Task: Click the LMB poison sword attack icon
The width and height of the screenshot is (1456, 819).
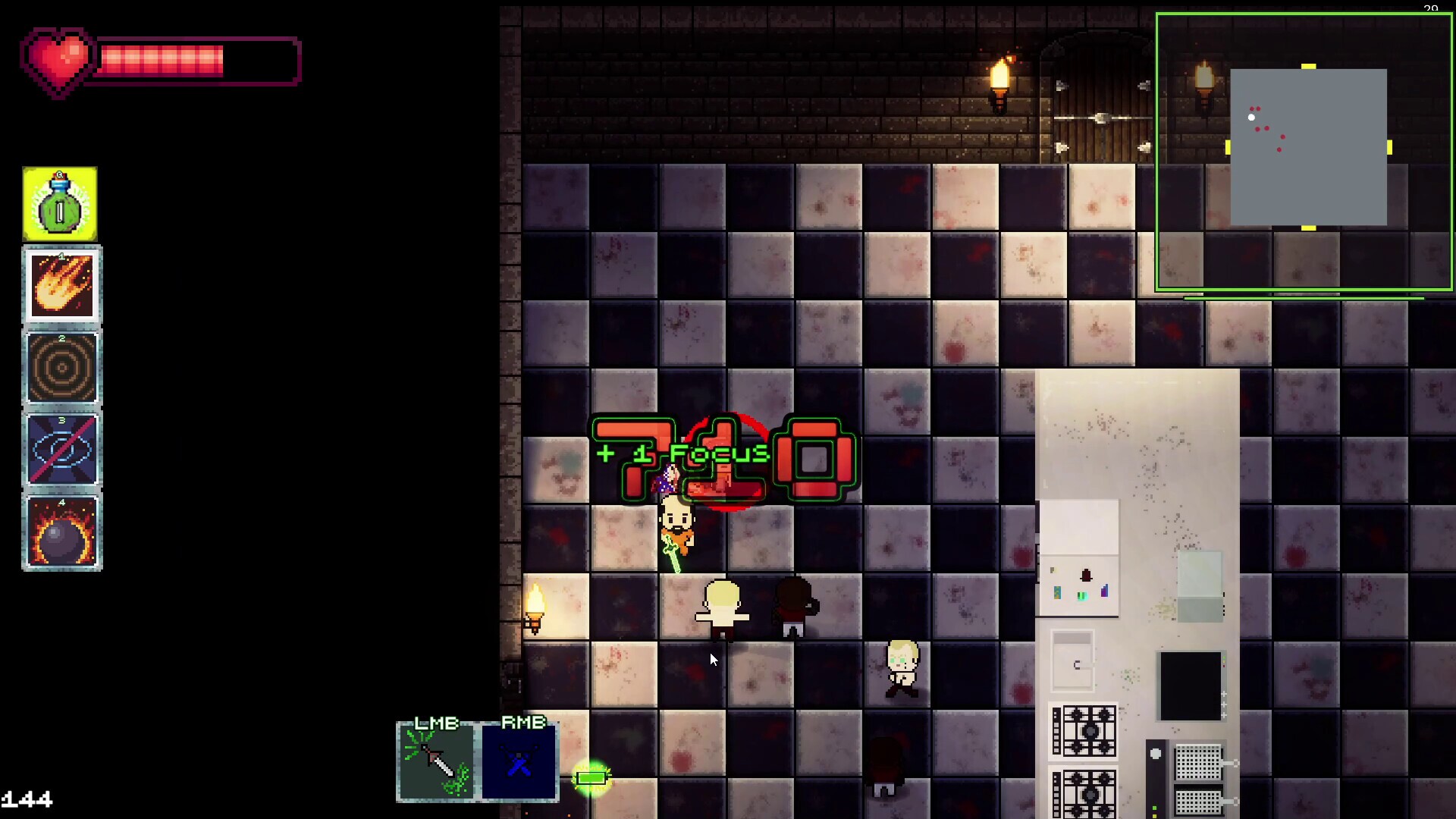Action: pyautogui.click(x=436, y=762)
